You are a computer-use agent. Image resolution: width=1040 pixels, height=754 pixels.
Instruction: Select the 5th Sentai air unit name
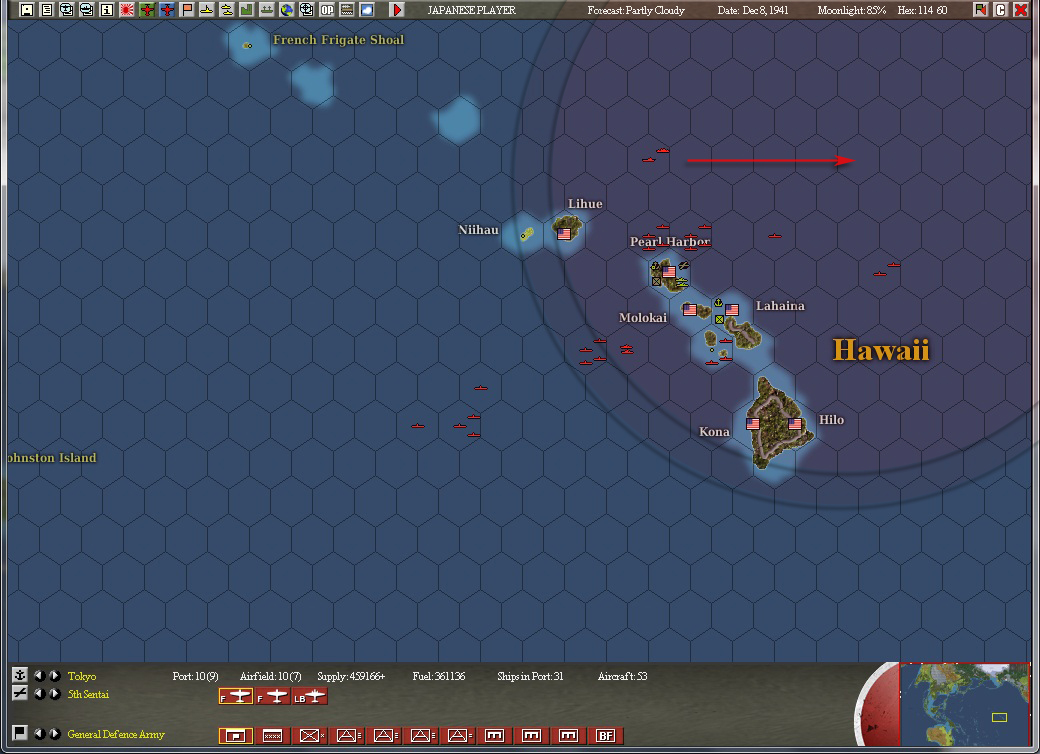88,694
